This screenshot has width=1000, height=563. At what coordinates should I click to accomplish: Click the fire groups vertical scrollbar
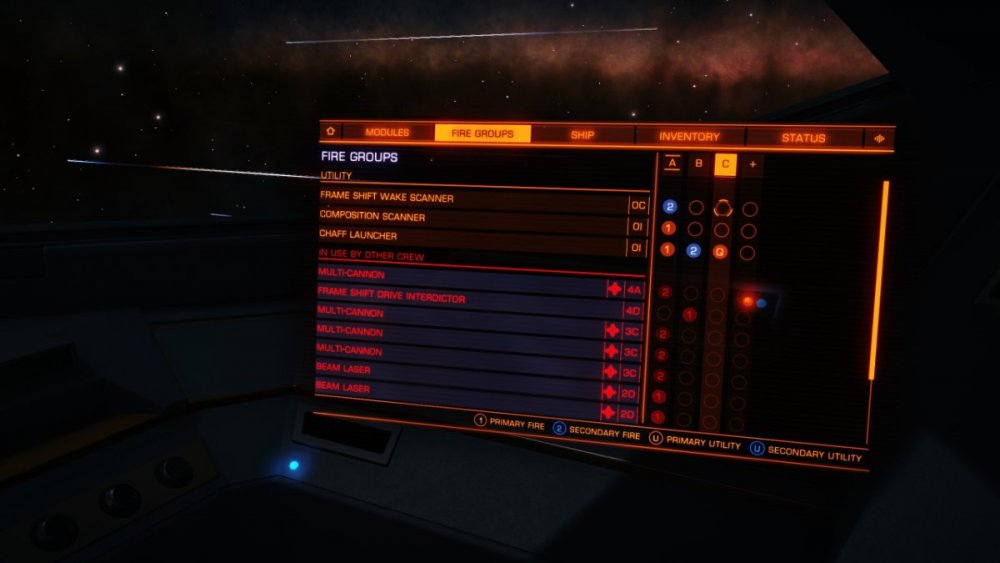pyautogui.click(x=879, y=280)
